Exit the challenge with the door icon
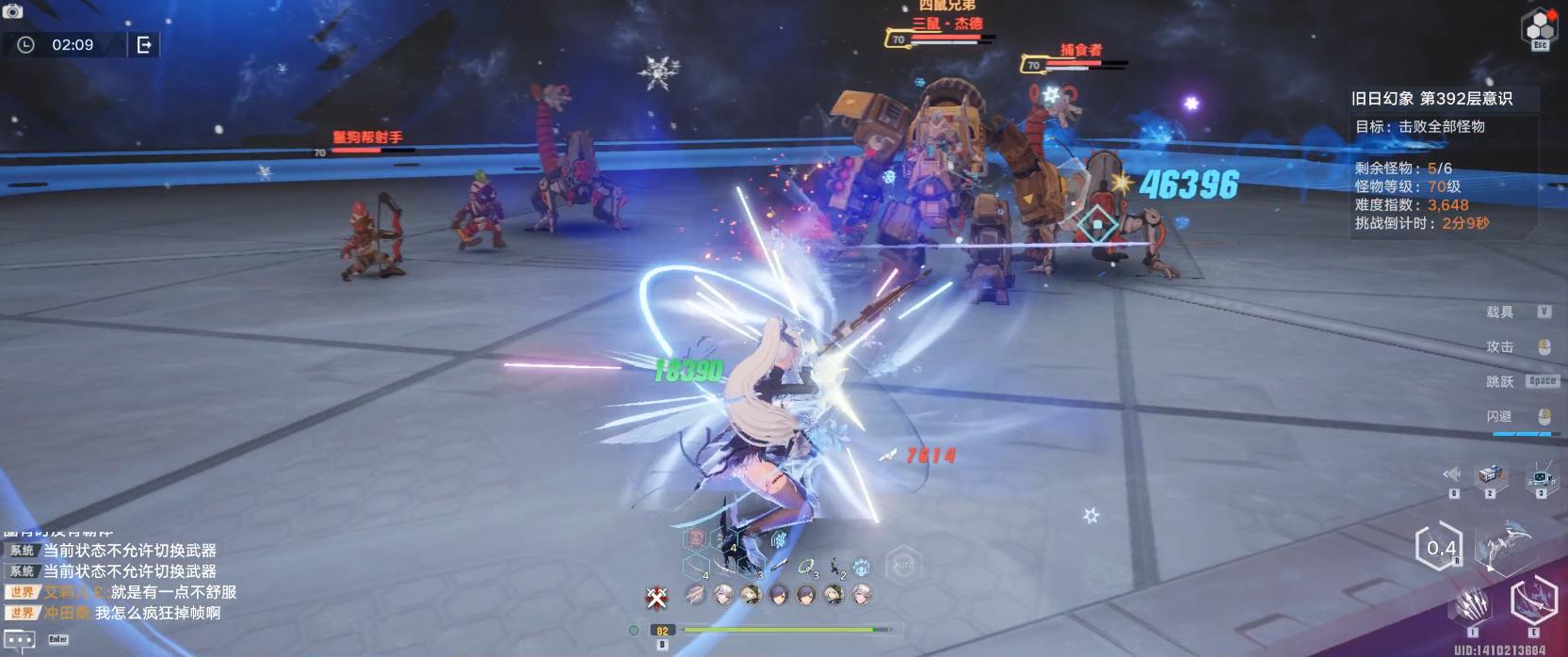 144,44
